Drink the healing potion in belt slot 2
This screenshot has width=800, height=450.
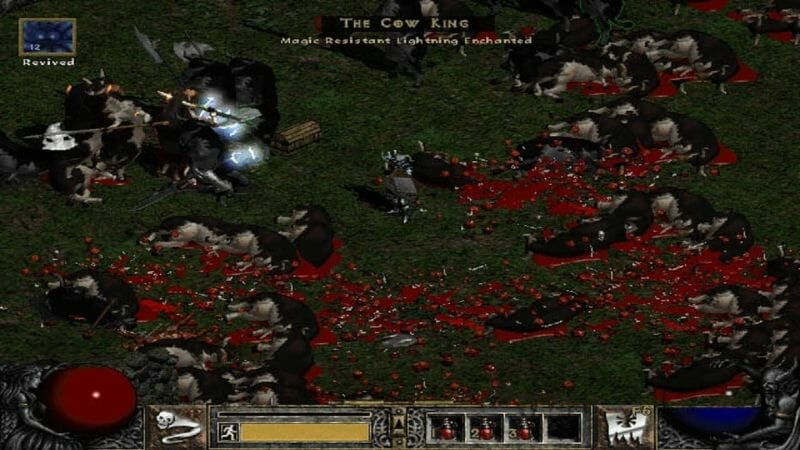click(x=486, y=428)
